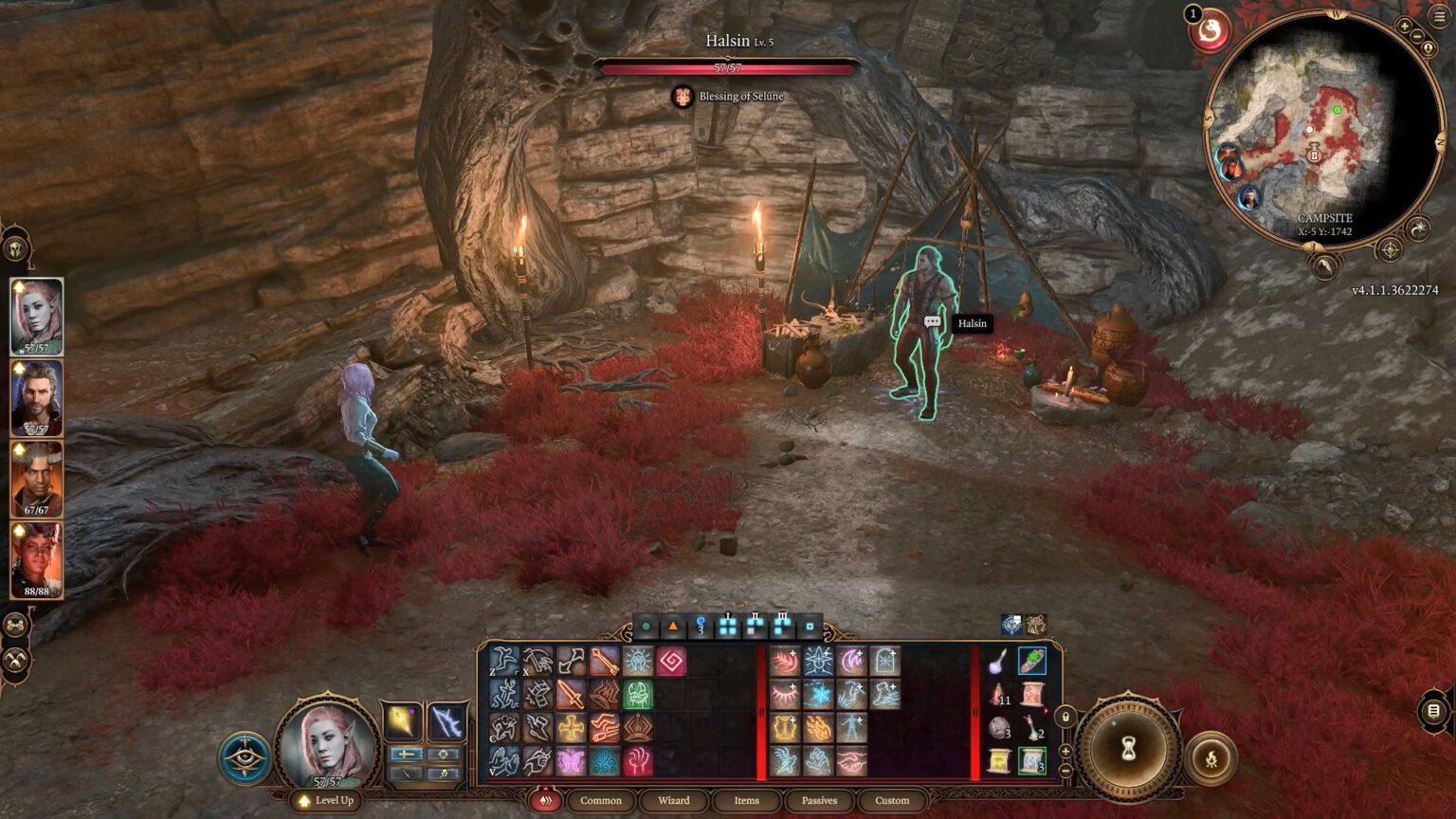
Task: Click the journal button at right edge
Action: (x=1434, y=710)
